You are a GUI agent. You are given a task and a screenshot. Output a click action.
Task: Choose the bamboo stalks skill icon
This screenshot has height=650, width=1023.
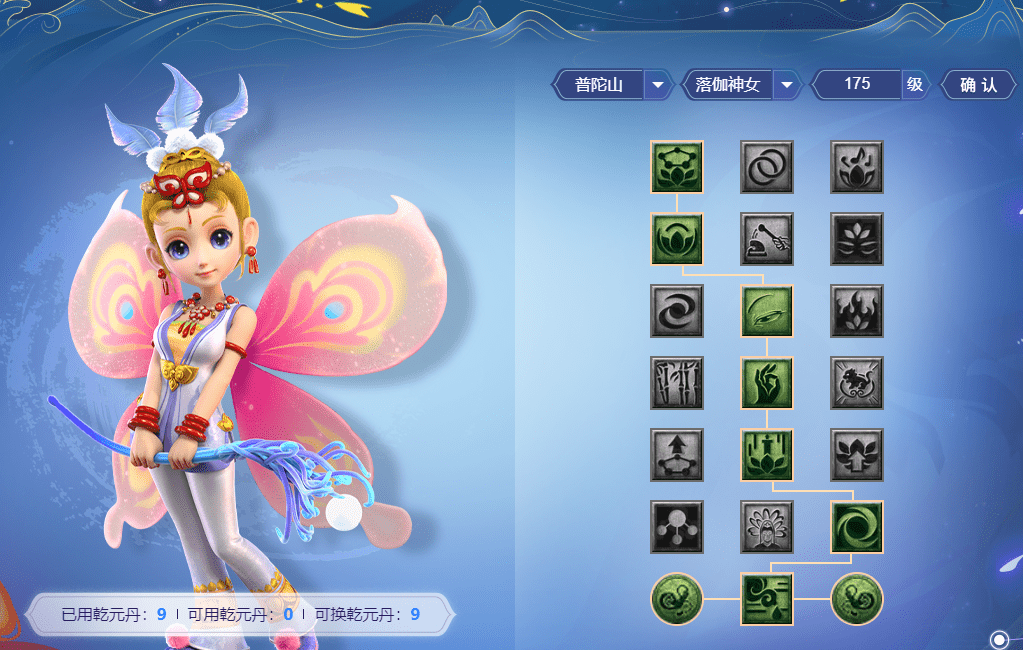(x=677, y=383)
